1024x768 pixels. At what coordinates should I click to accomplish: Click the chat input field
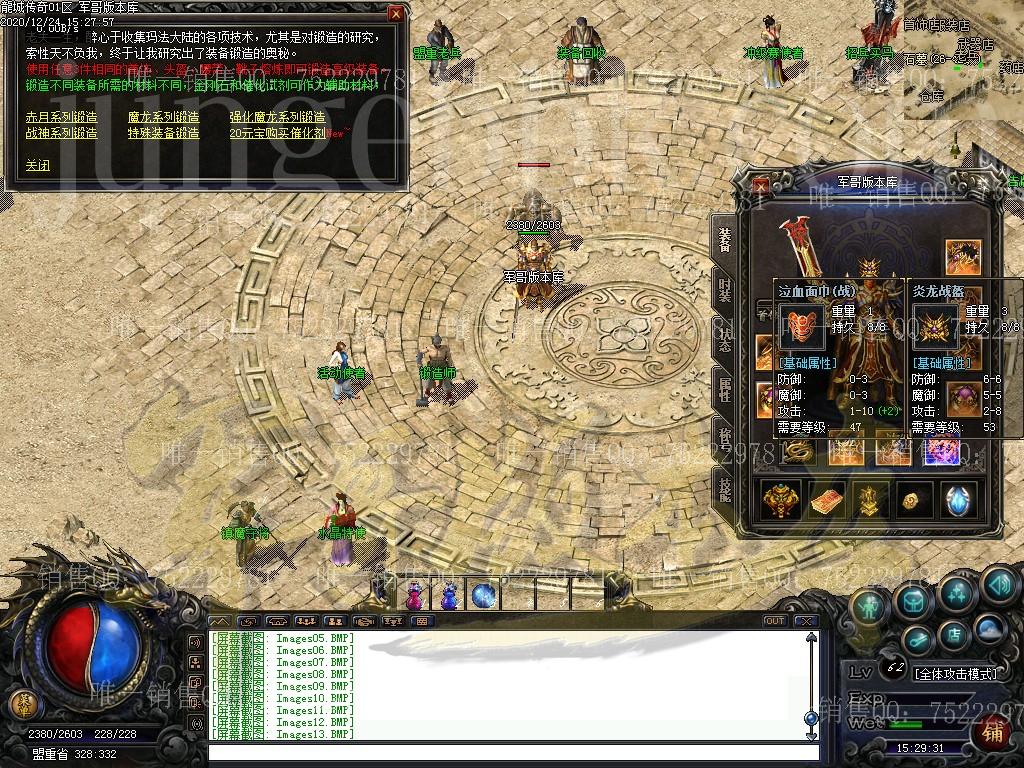click(x=510, y=751)
